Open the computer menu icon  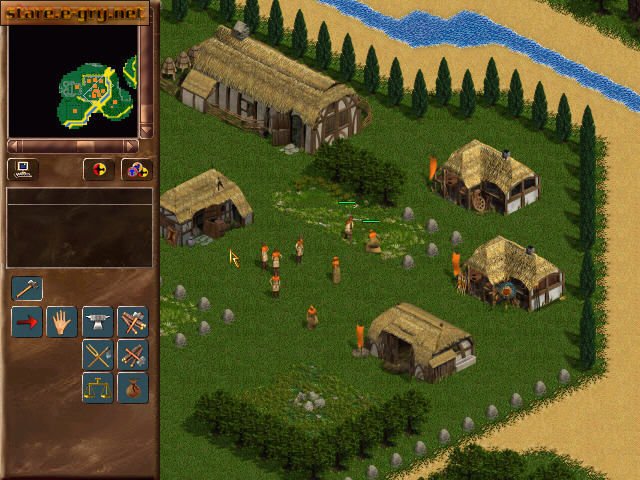(22, 169)
